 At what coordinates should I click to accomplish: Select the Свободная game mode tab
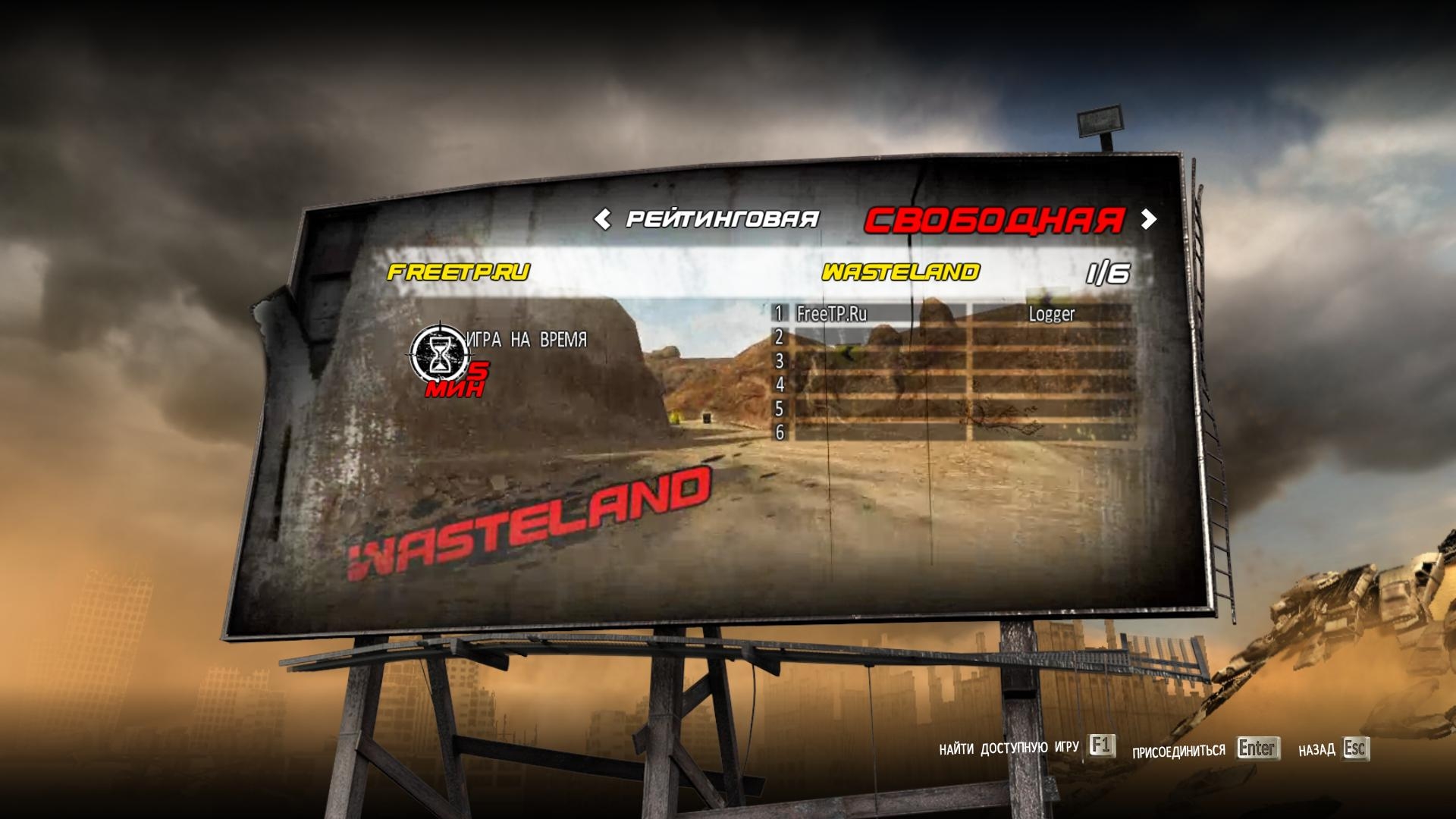coord(993,220)
